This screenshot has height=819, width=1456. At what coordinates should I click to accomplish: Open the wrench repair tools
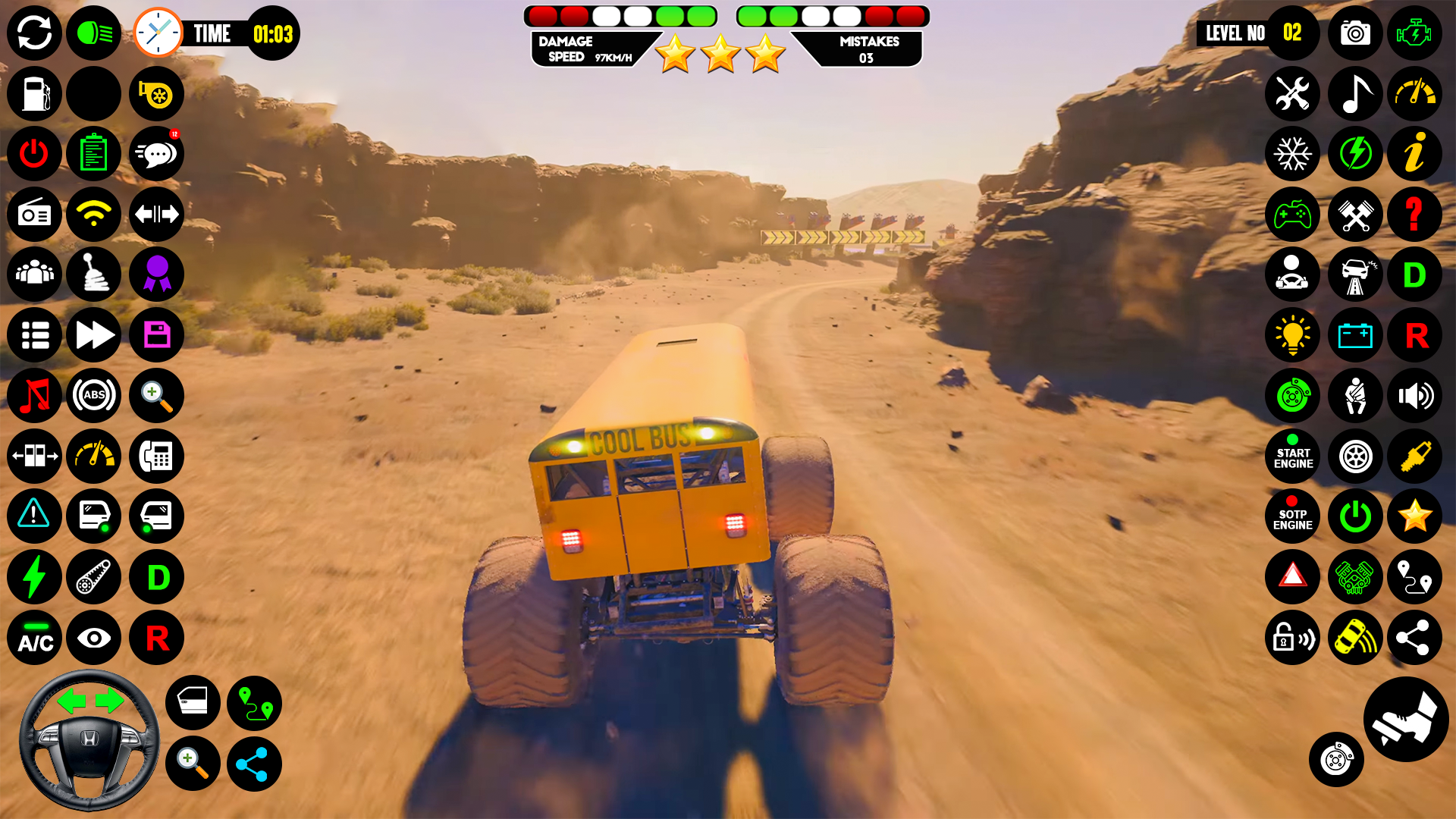[1293, 94]
